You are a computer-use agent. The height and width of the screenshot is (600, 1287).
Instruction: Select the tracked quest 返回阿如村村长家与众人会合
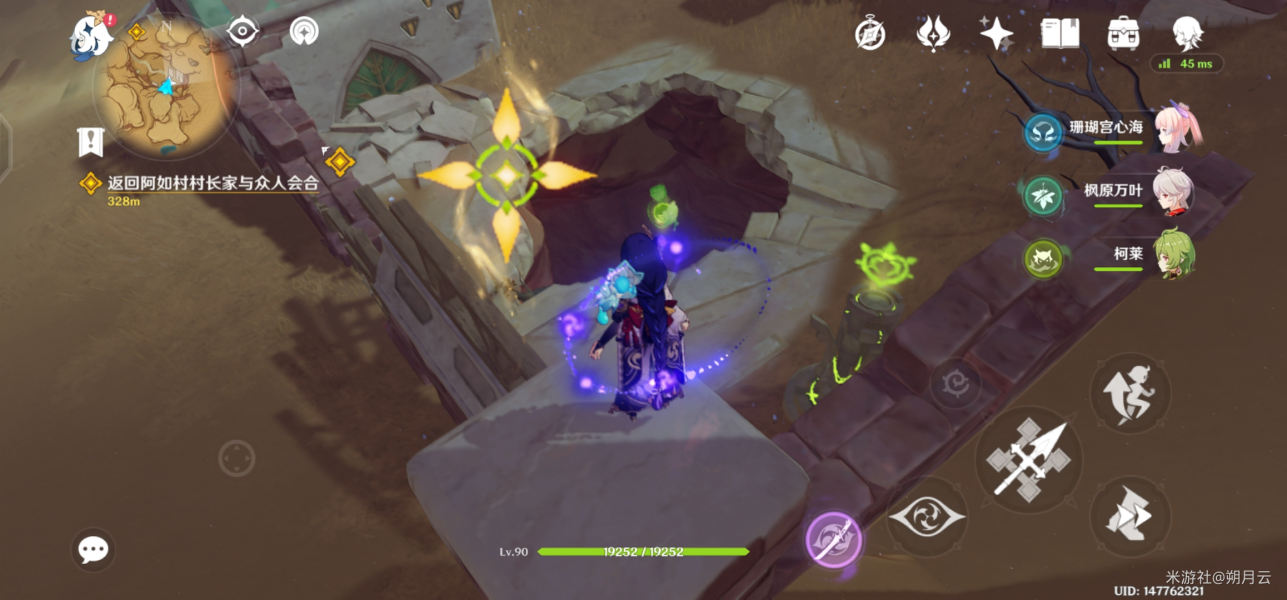pos(212,183)
